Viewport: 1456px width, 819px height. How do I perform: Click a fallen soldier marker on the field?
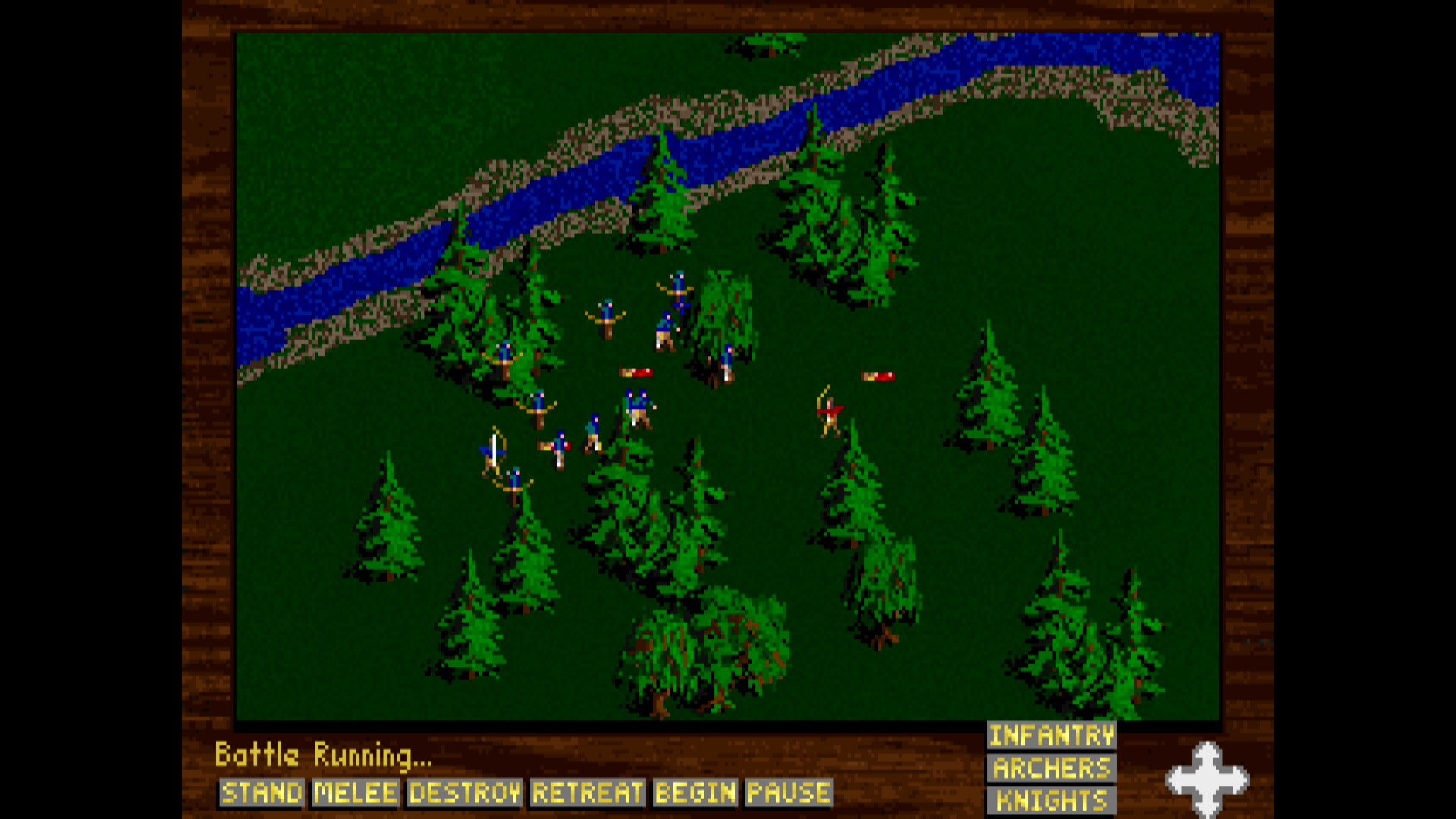click(634, 372)
